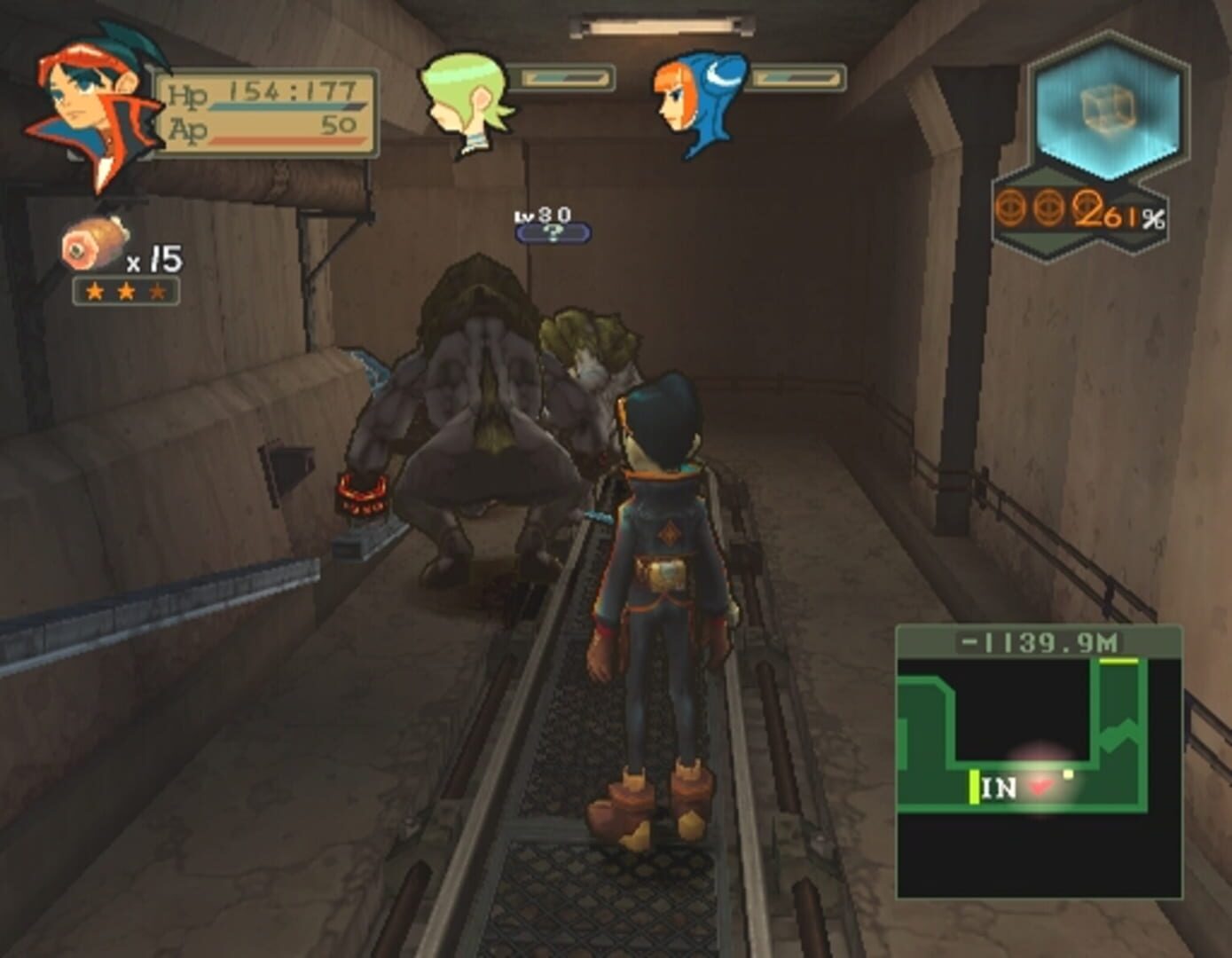The height and width of the screenshot is (958, 1232).
Task: Toggle the unfilled third star
Action: [158, 289]
